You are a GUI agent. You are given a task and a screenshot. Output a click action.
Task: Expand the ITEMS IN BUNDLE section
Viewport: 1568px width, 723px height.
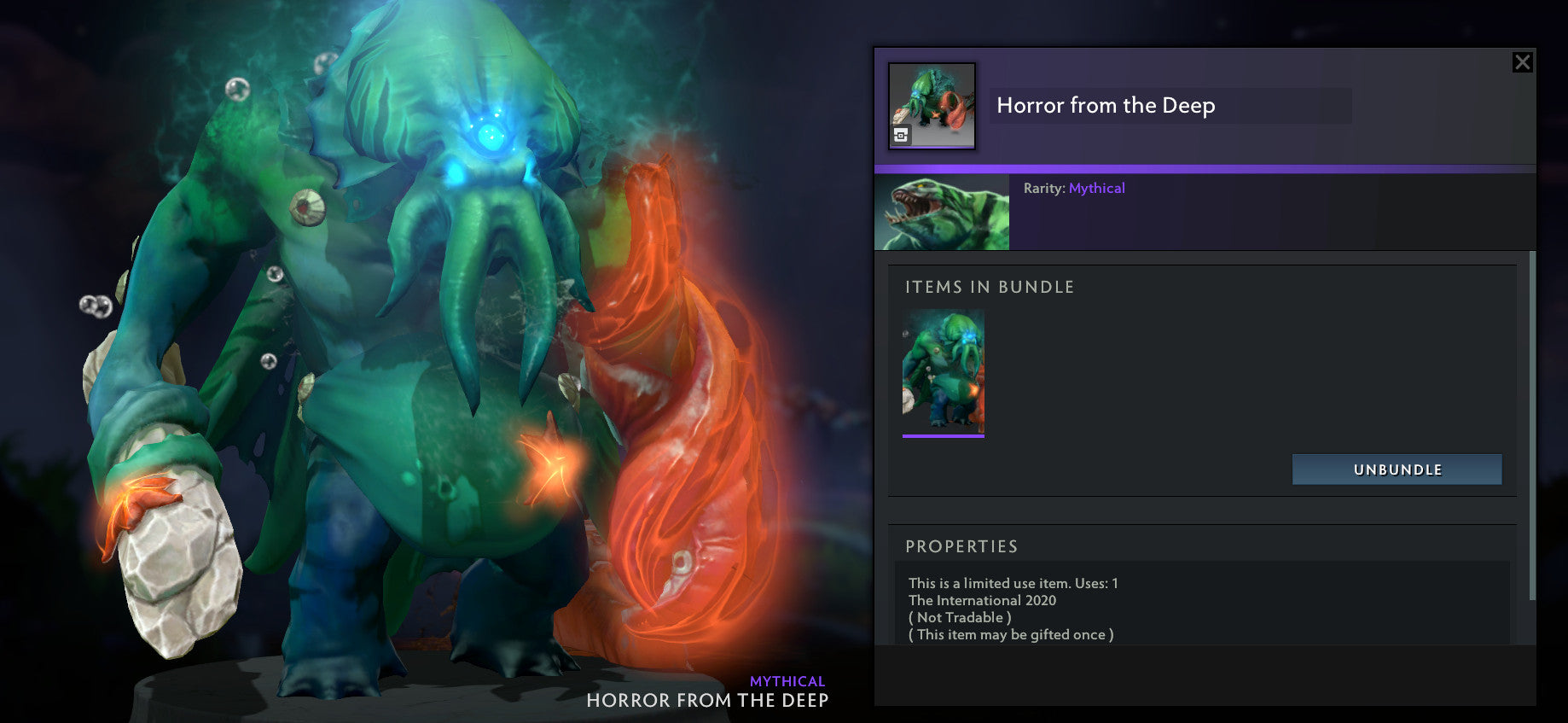[x=990, y=287]
